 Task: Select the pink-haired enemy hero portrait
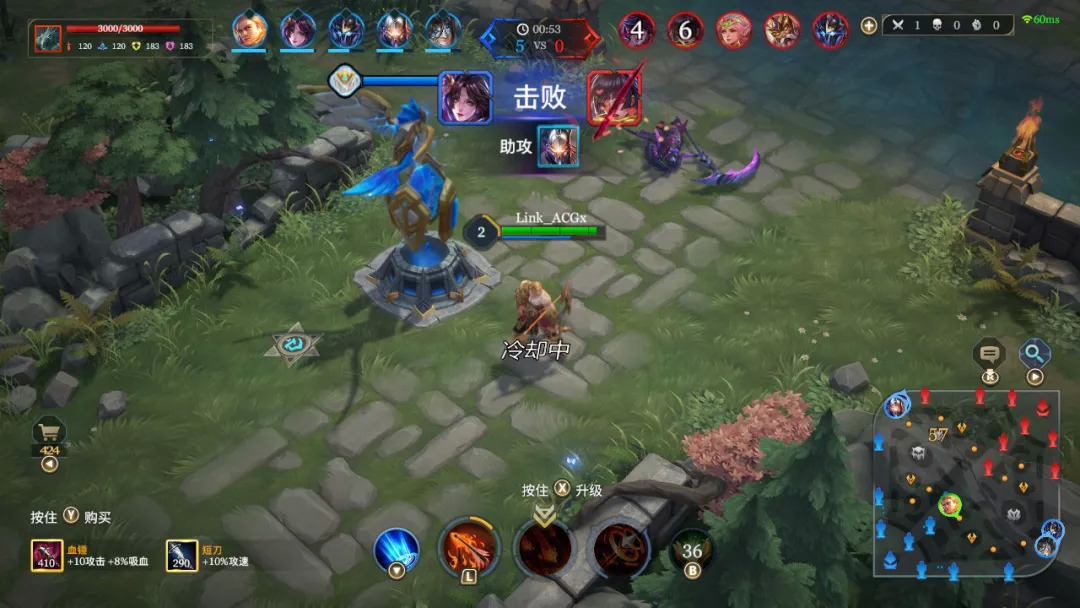pos(733,30)
